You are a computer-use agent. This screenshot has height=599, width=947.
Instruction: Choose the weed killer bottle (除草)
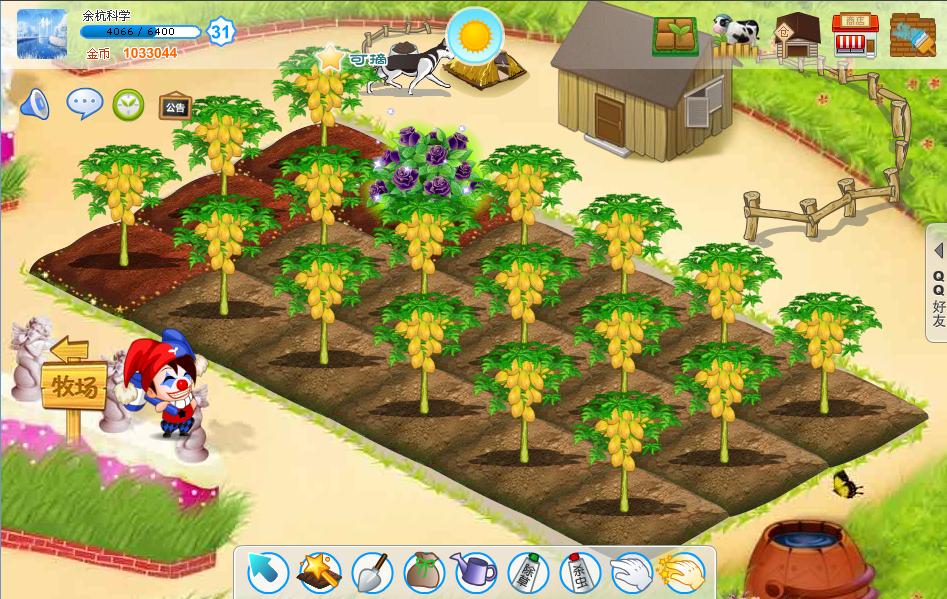tap(527, 573)
